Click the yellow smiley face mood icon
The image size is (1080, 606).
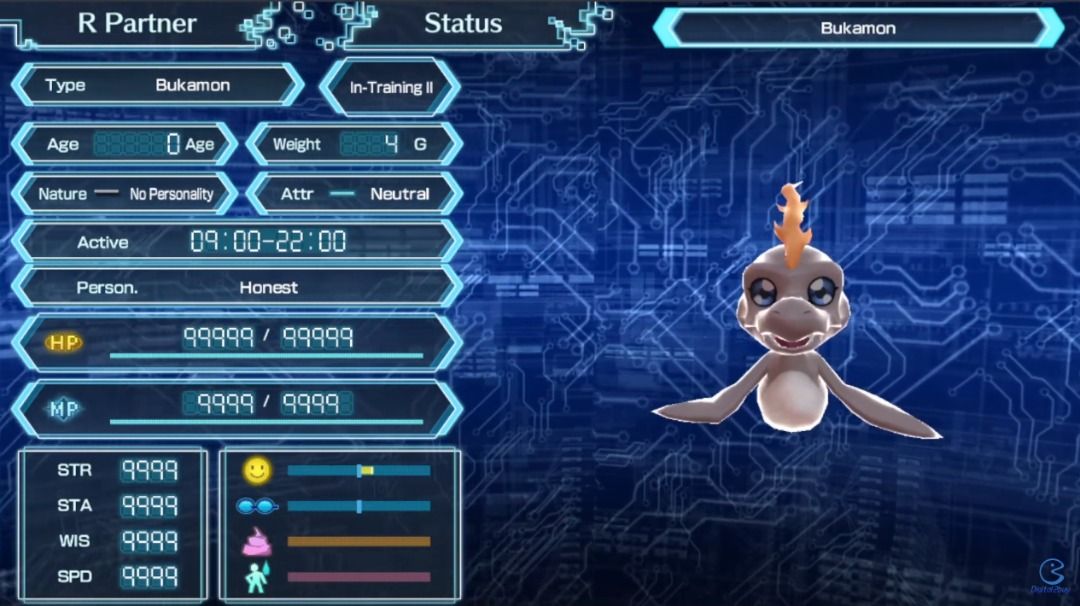[x=257, y=469]
